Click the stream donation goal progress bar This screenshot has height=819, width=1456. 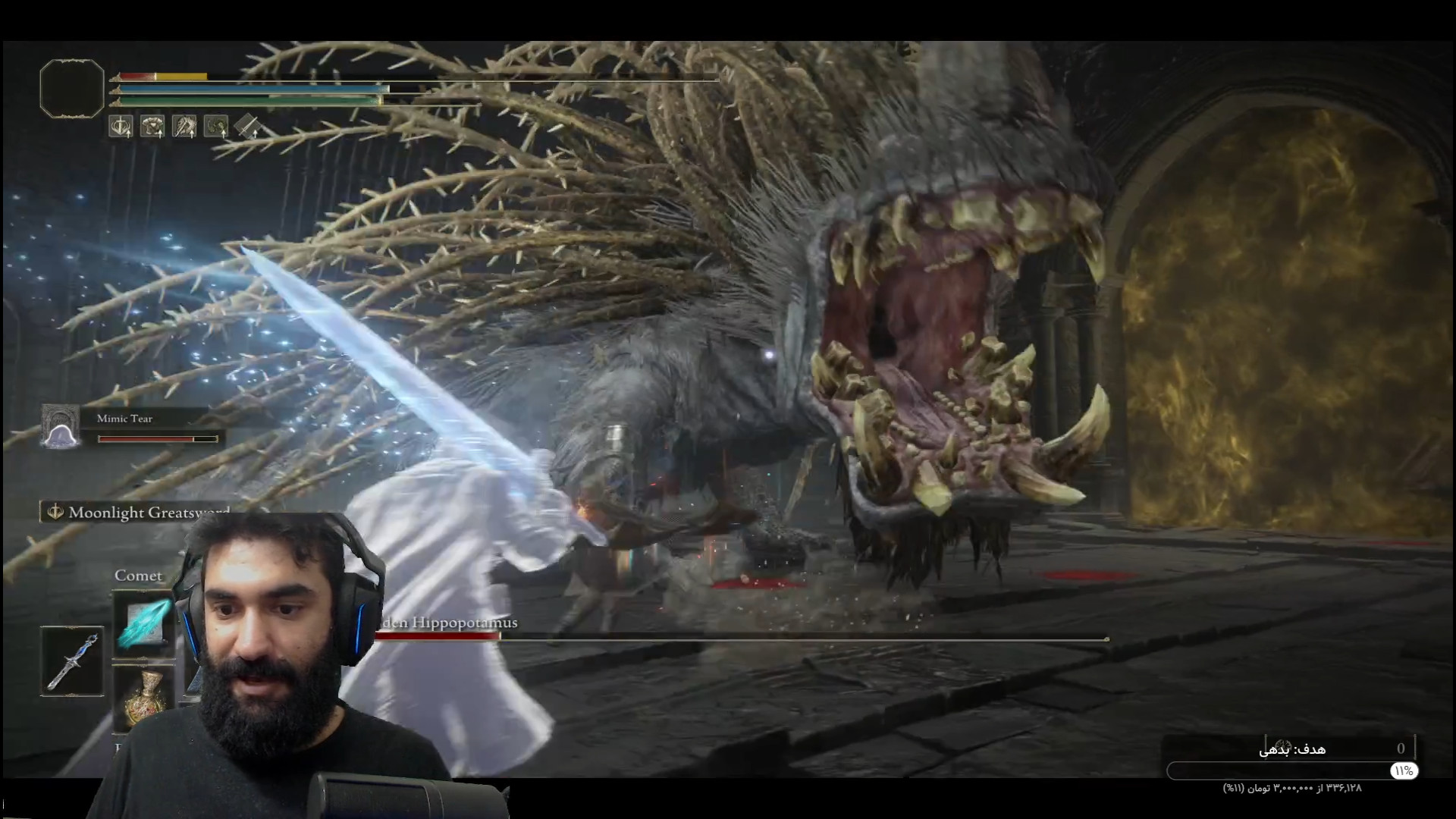click(1291, 771)
